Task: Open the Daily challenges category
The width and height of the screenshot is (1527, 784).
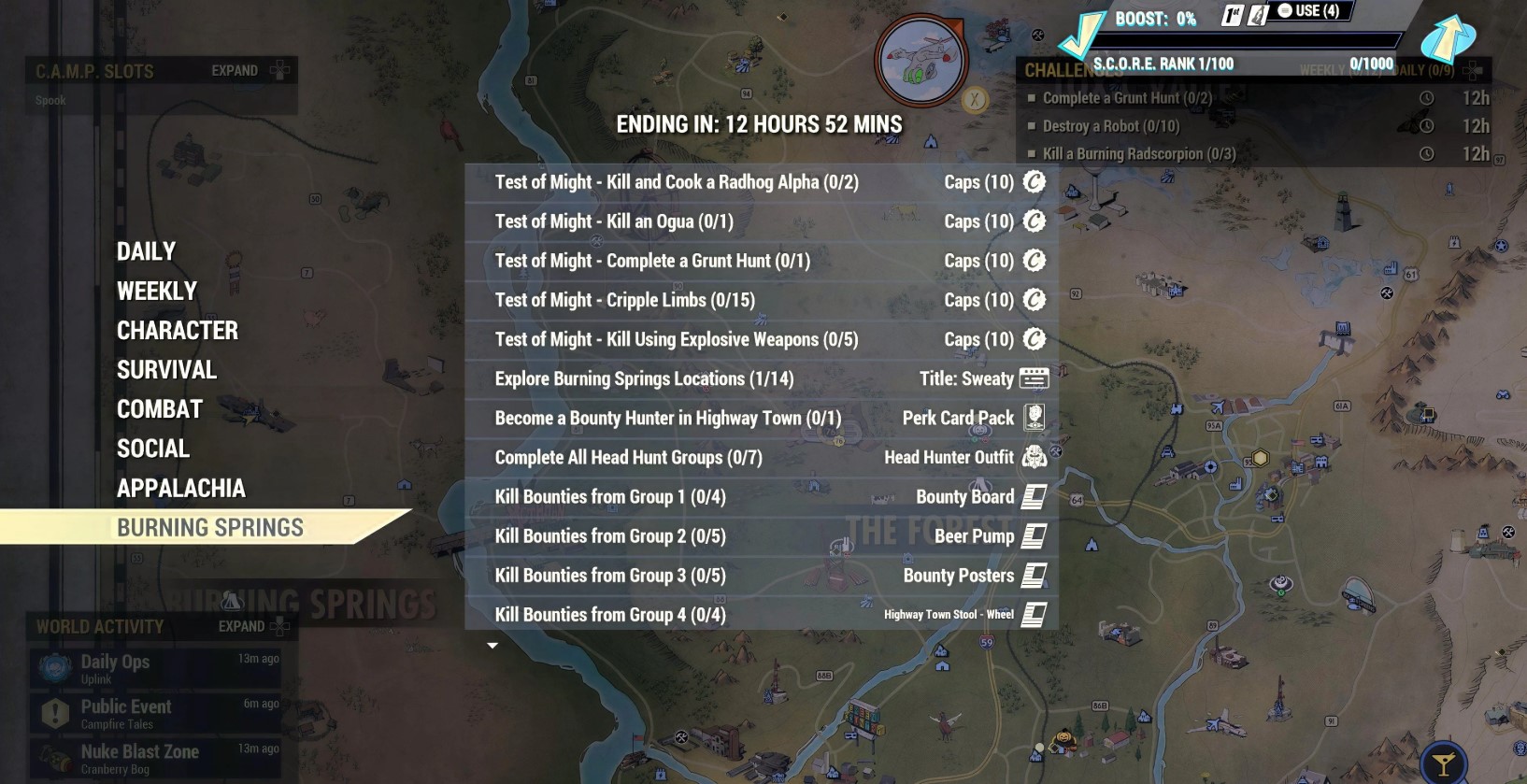Action: 146,251
